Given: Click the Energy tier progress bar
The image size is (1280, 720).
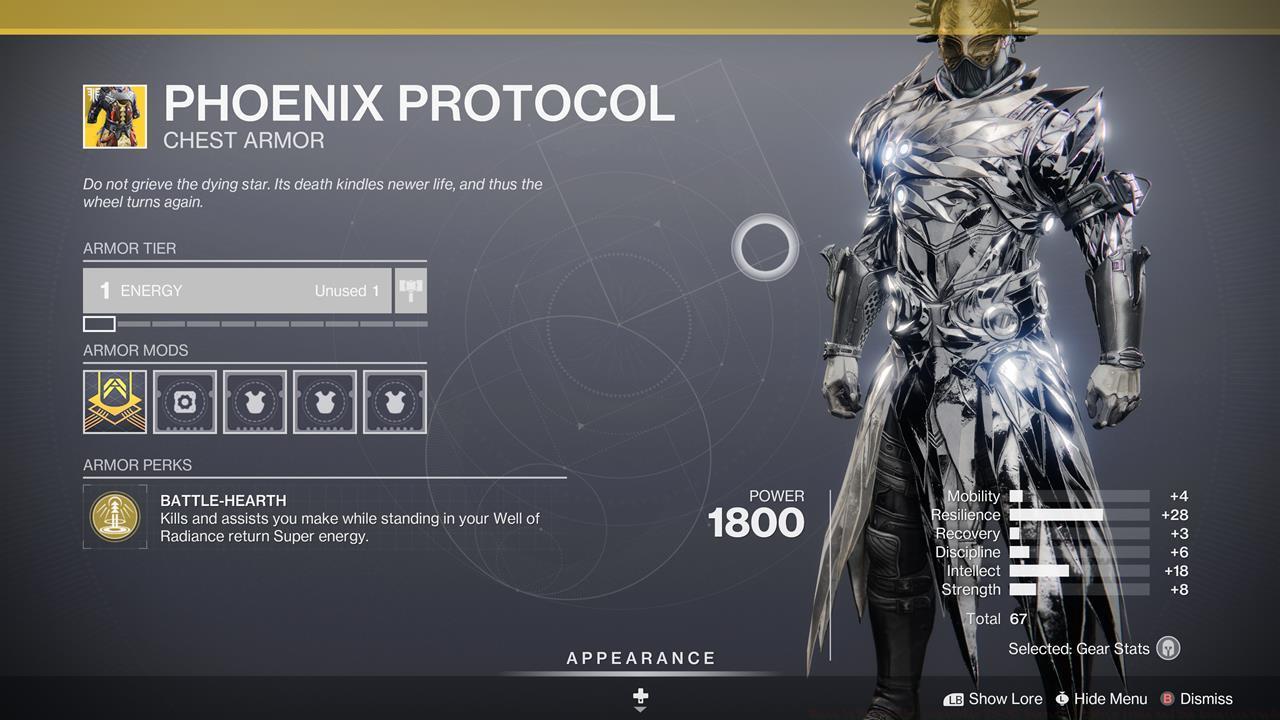Looking at the screenshot, I should [x=255, y=323].
